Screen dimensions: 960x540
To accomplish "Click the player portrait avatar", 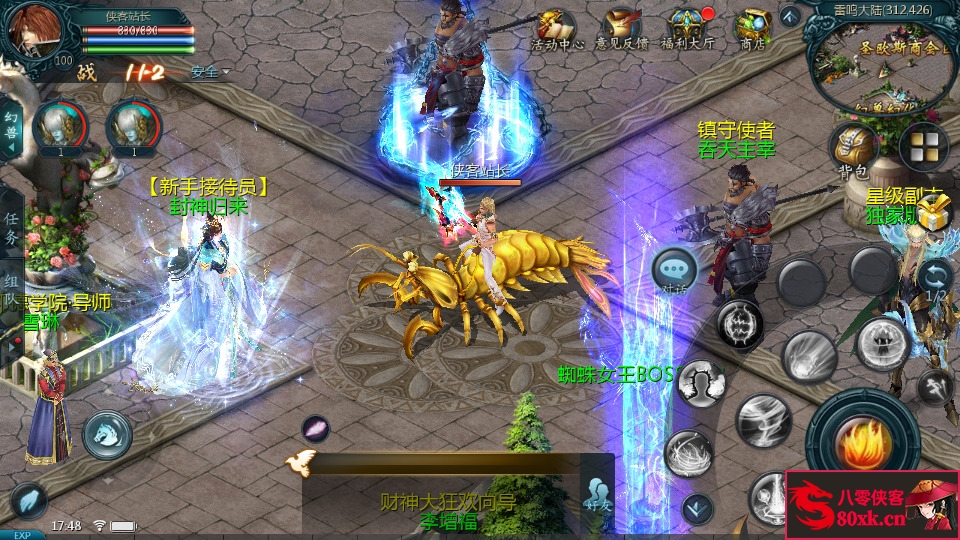I will coord(35,32).
